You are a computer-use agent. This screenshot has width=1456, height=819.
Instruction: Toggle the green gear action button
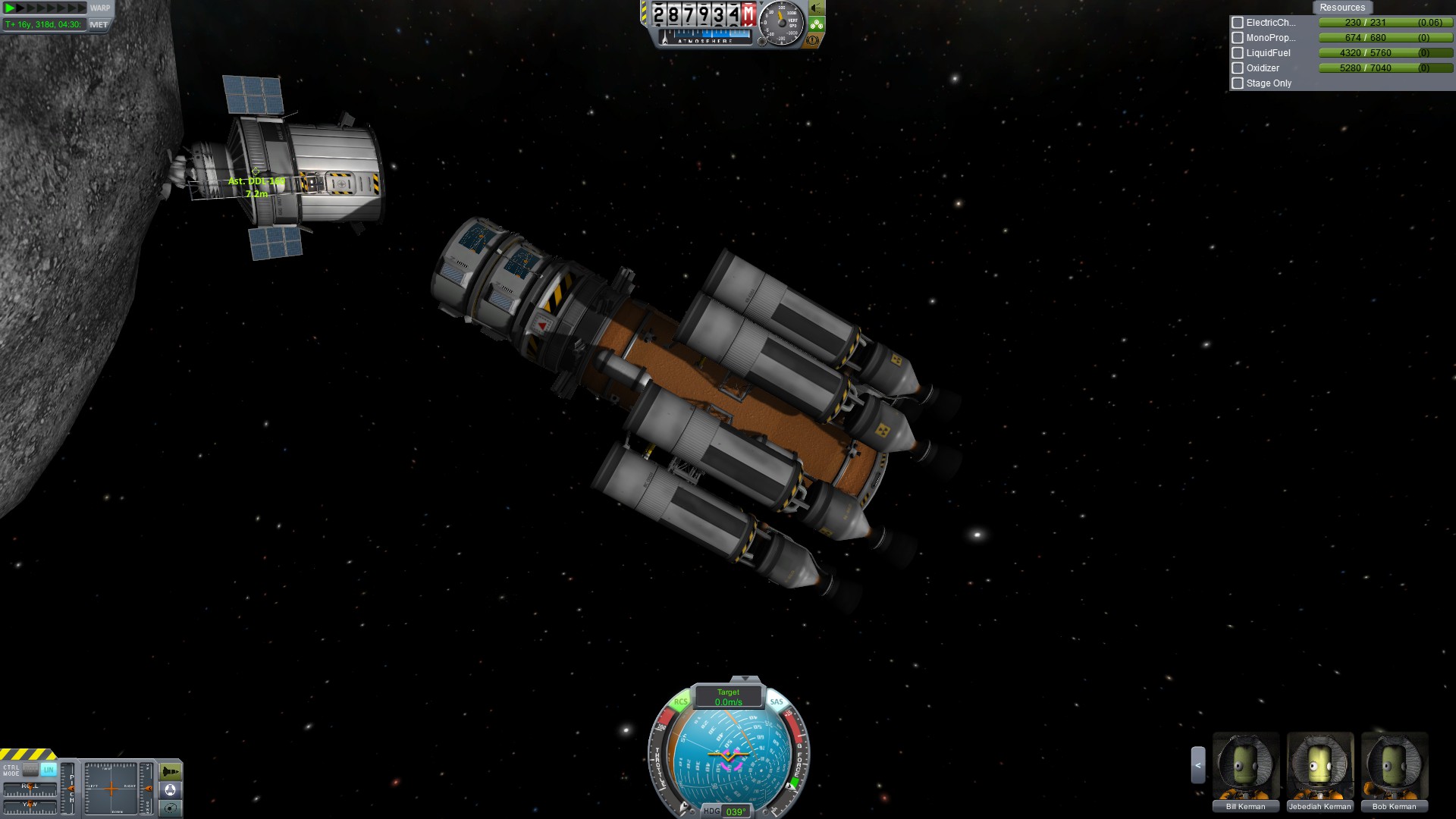(x=817, y=24)
